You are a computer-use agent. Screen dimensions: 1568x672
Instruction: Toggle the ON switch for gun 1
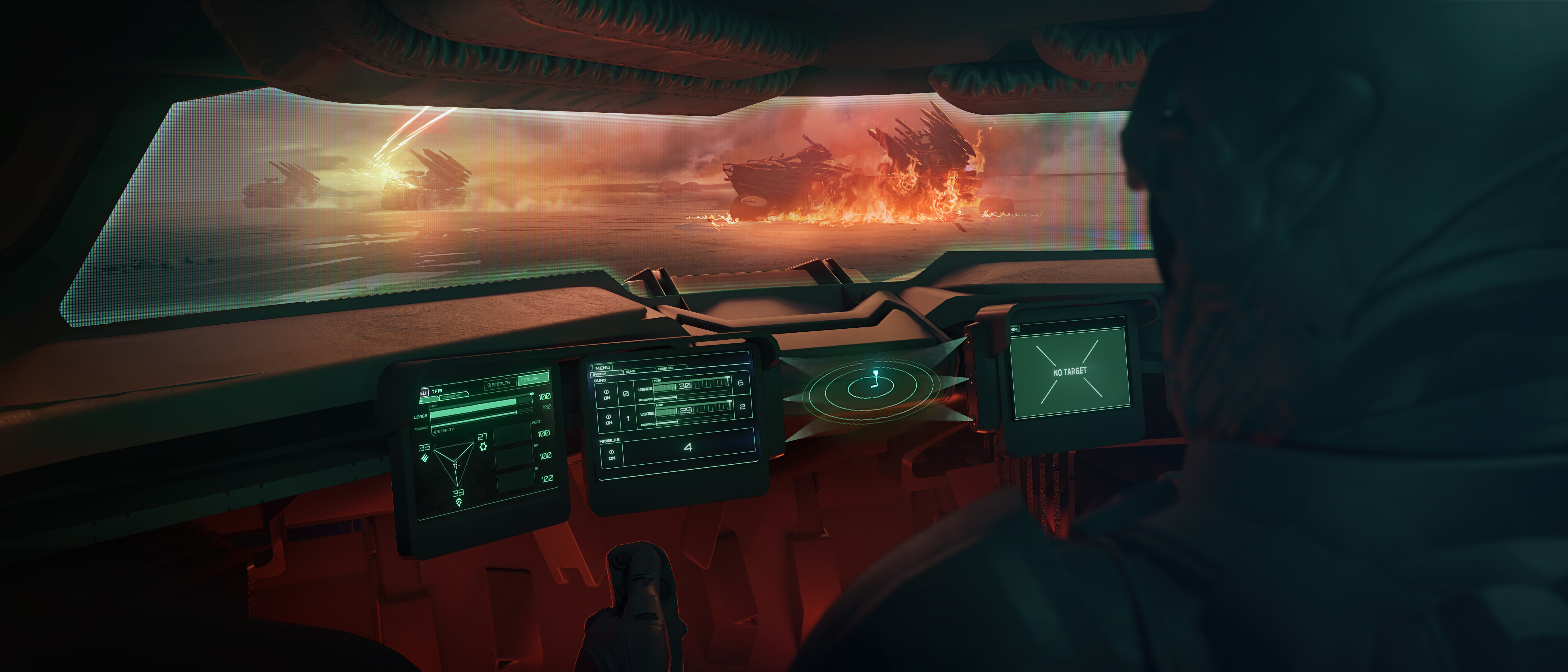coord(609,419)
